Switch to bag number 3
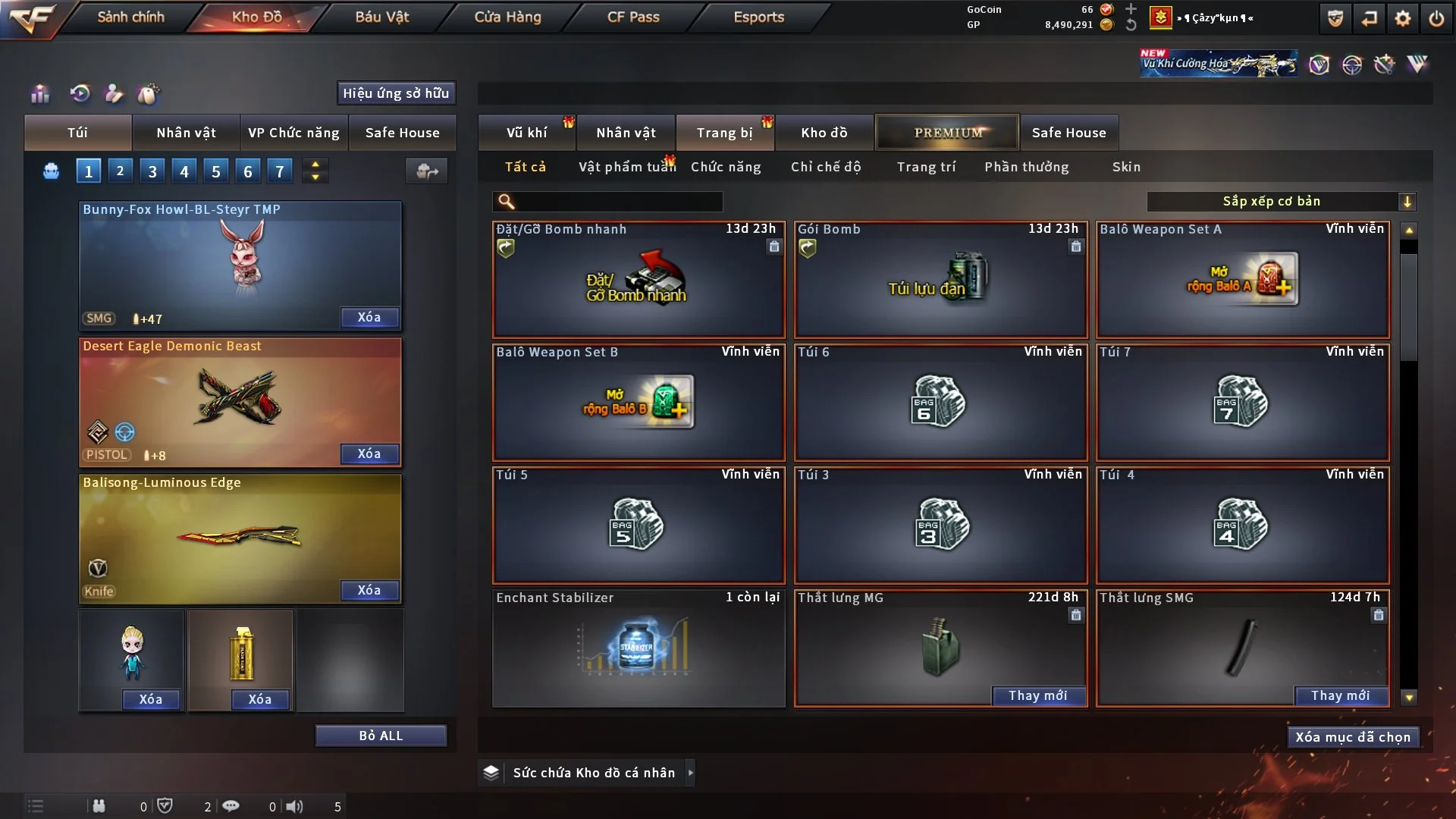Screen dimensions: 1456x819 click(152, 171)
